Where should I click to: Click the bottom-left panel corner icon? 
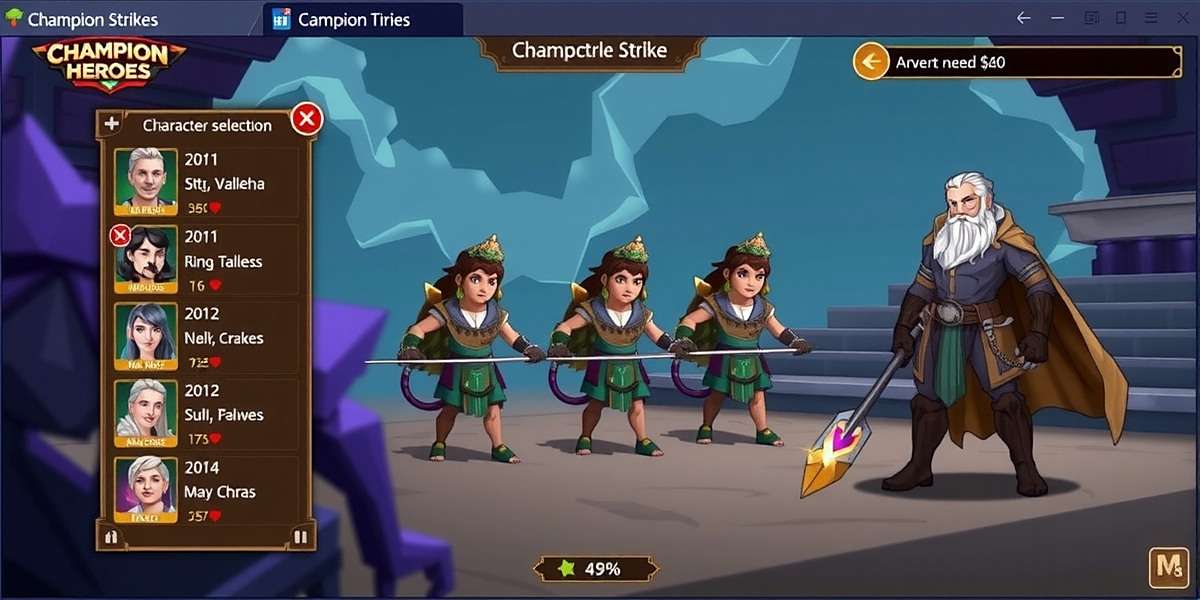coord(111,537)
